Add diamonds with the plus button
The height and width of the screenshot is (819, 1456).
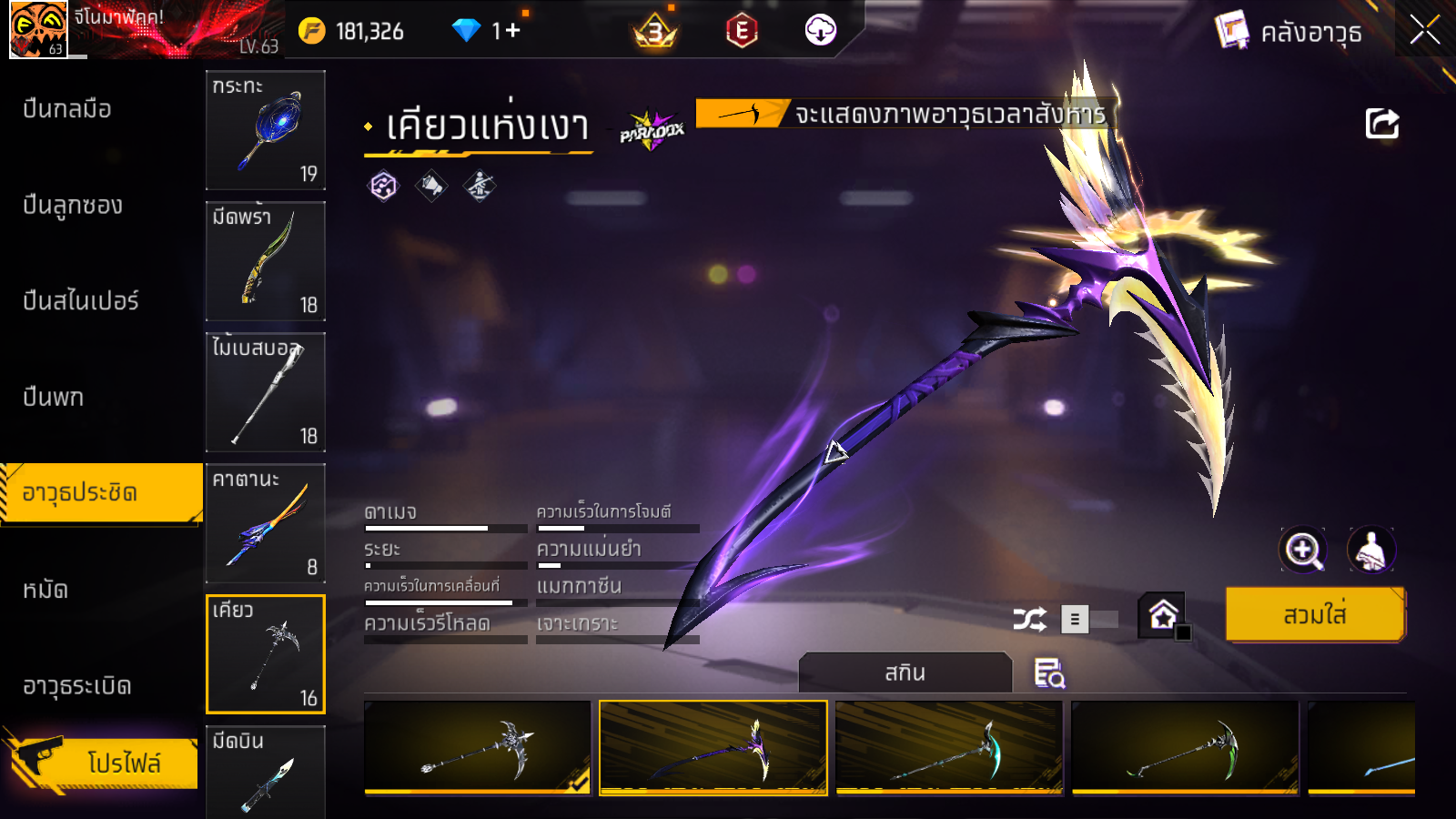pyautogui.click(x=512, y=31)
